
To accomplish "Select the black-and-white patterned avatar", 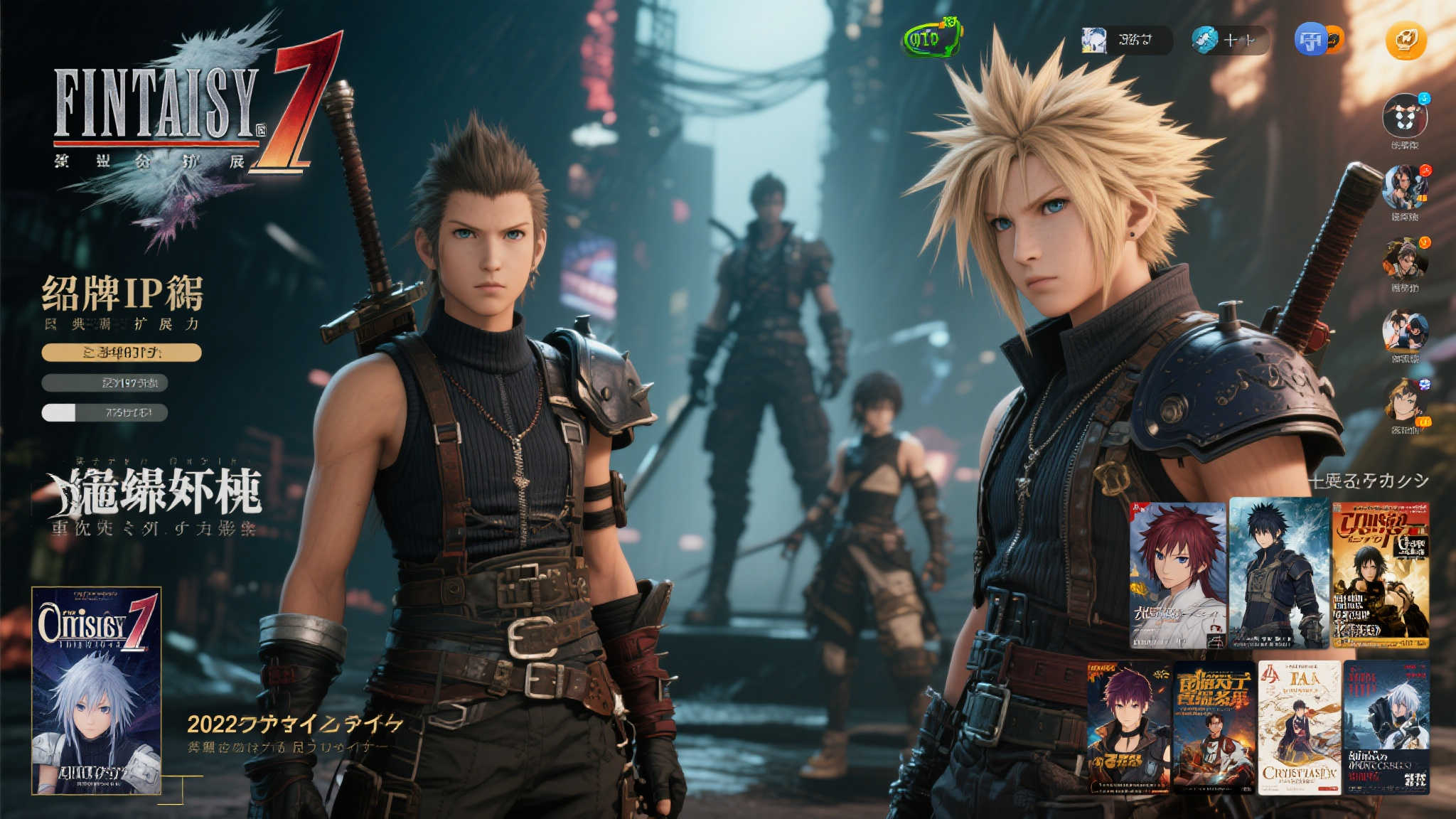I will pos(1404,116).
